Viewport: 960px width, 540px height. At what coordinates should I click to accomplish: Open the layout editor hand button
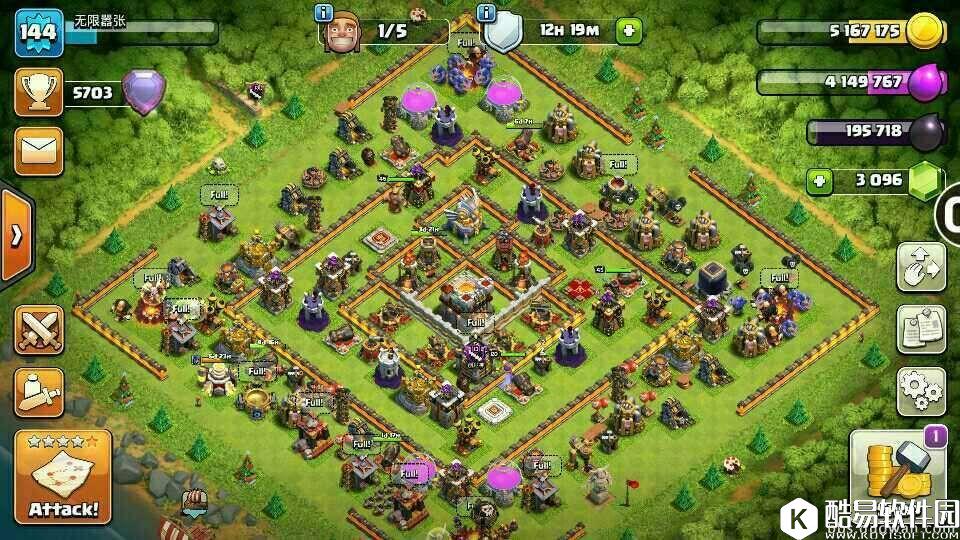point(921,267)
